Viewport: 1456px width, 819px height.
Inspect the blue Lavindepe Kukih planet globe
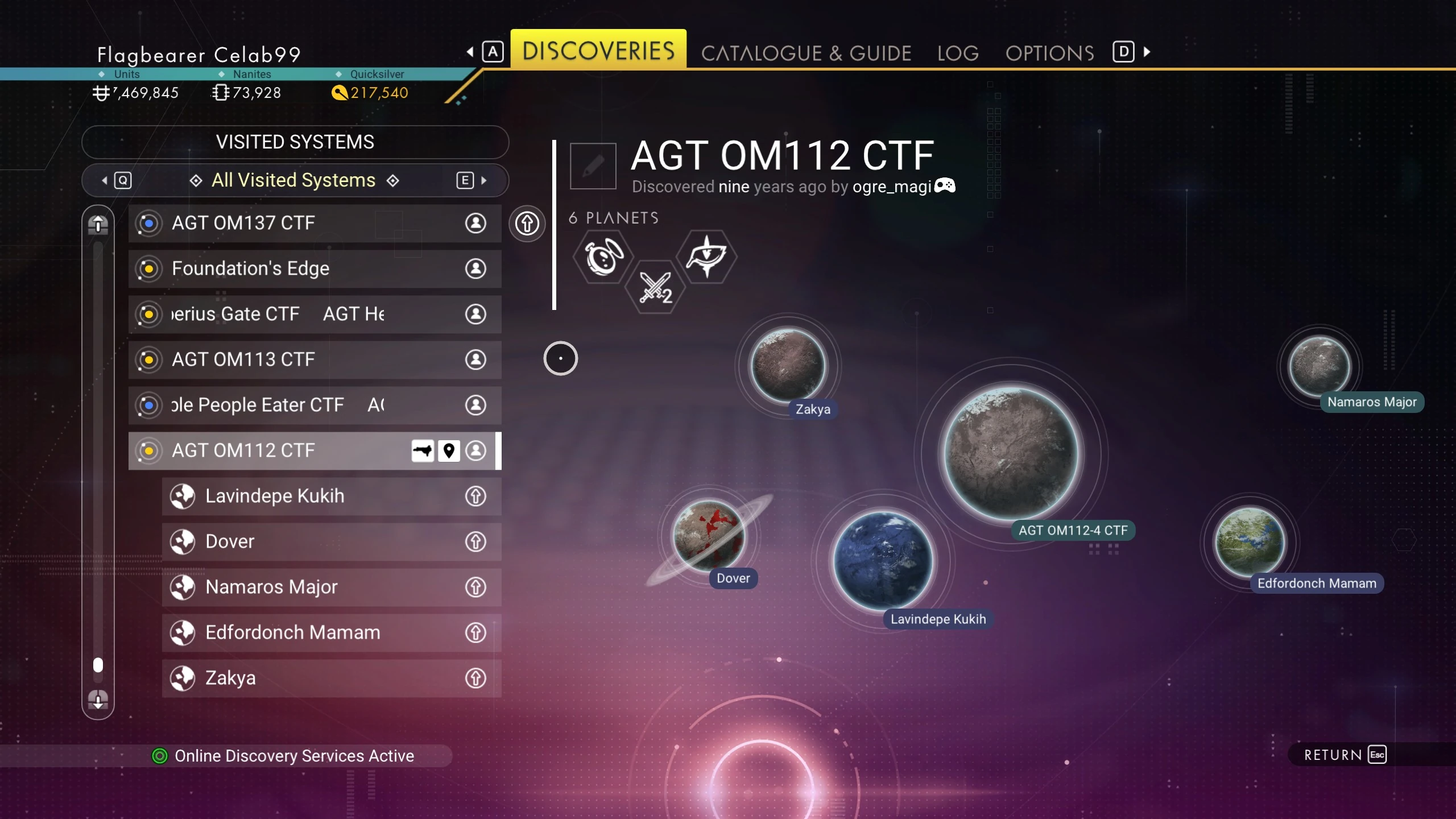coord(883,560)
